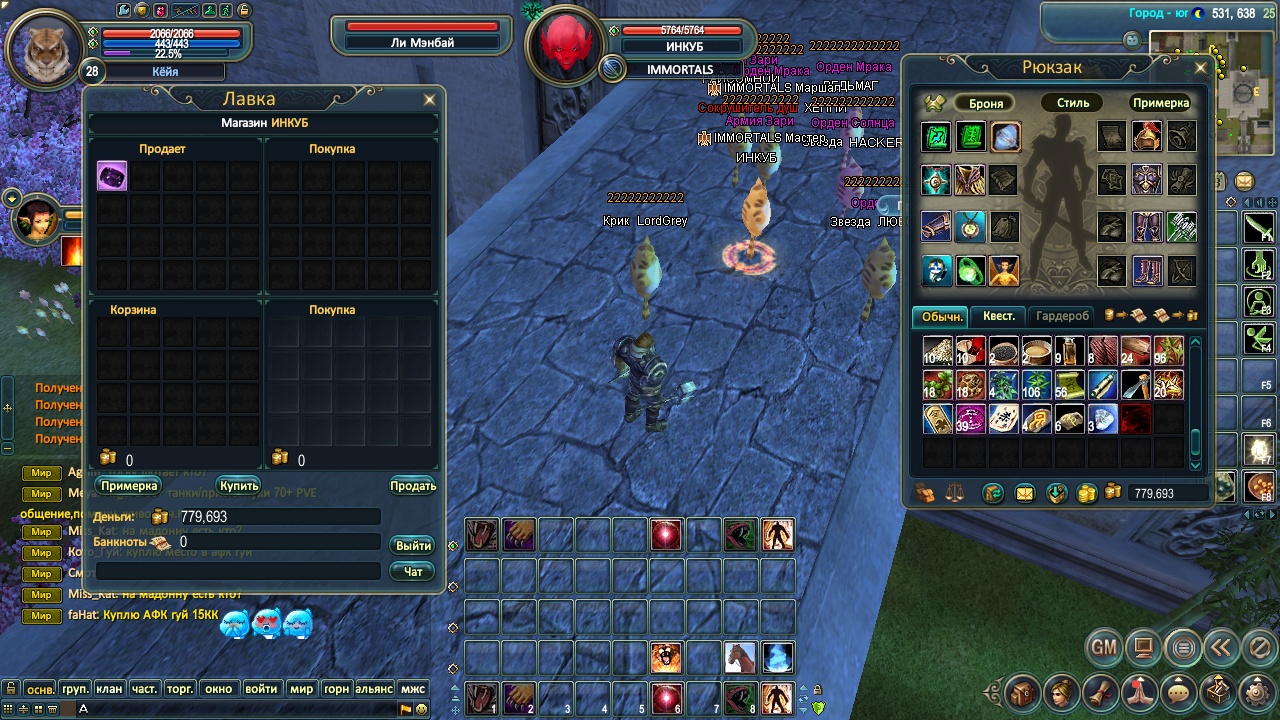Click the Примерка button in the shop

129,486
